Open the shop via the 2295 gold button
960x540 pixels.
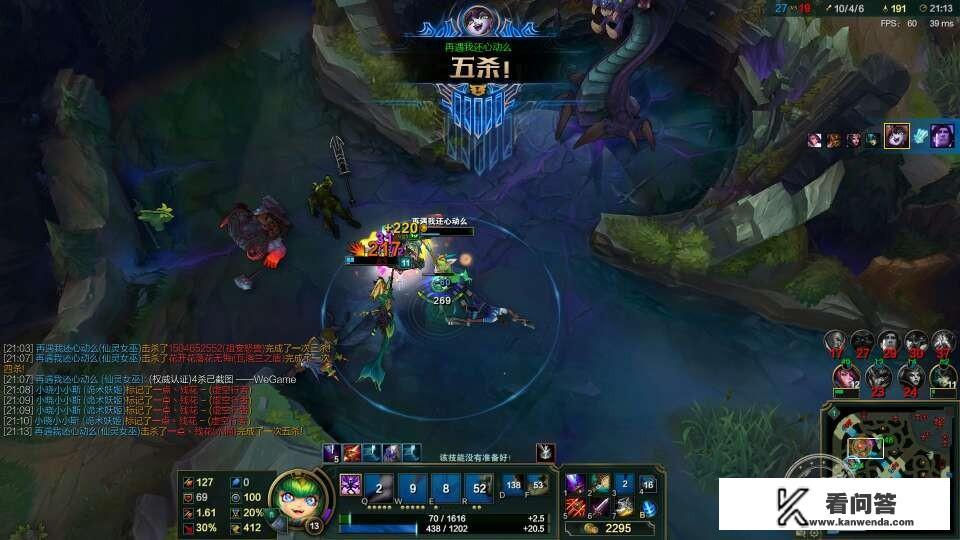[x=610, y=528]
